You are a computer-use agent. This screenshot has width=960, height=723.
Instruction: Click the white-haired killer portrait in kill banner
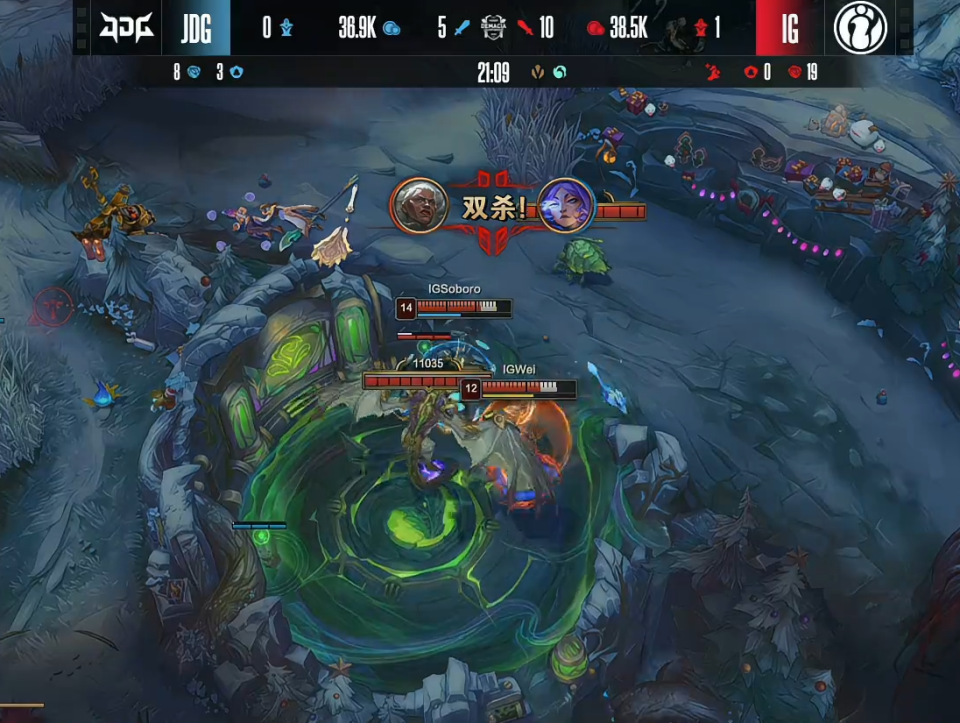coord(418,205)
